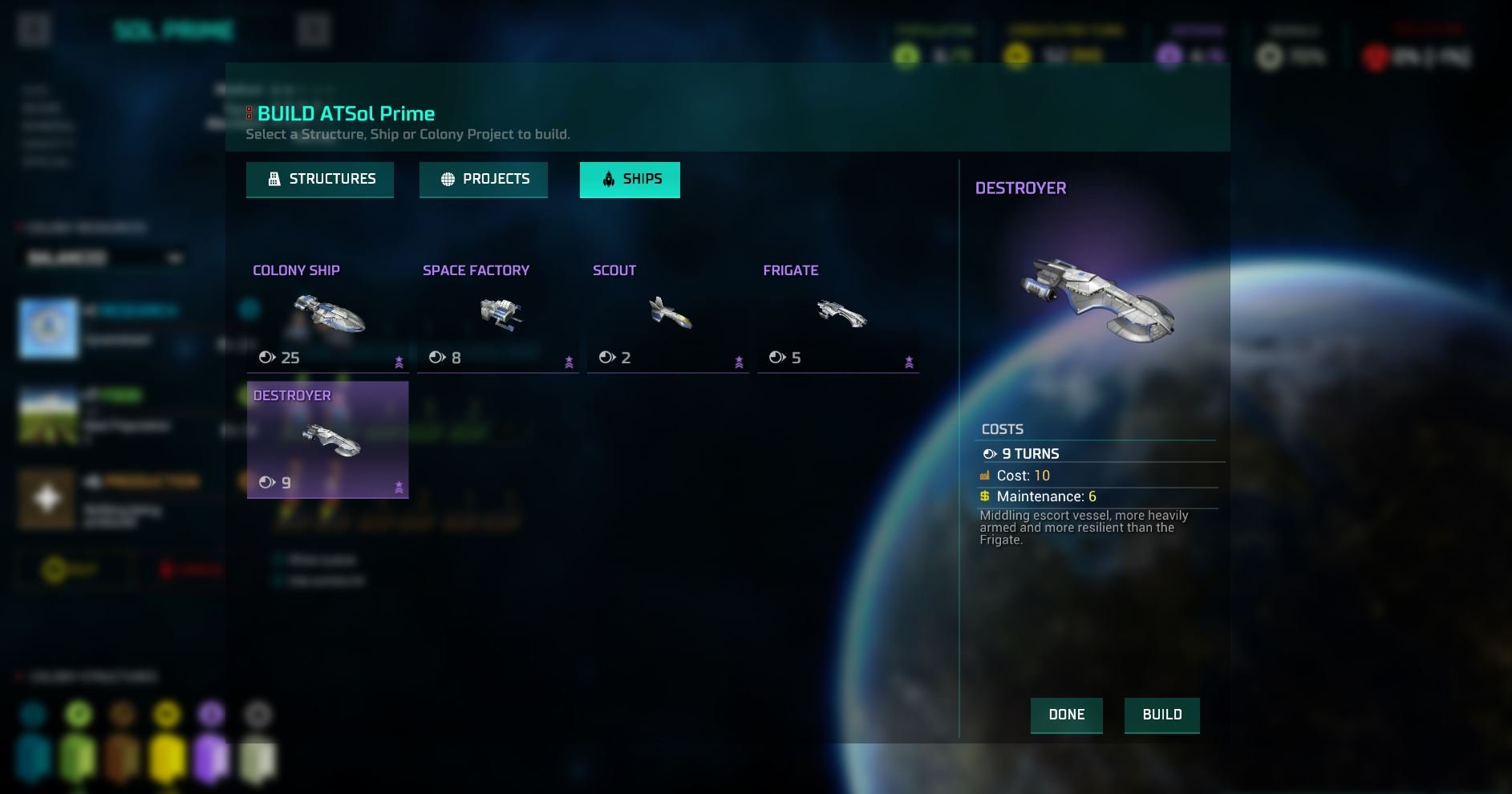Open the Projects tab
This screenshot has height=794, width=1512.
click(x=484, y=179)
